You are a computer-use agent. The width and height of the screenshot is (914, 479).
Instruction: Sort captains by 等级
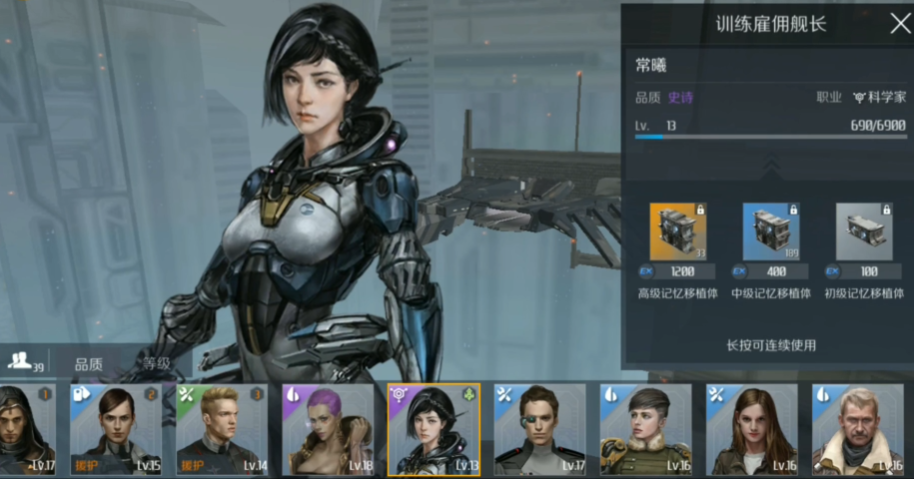[x=155, y=364]
